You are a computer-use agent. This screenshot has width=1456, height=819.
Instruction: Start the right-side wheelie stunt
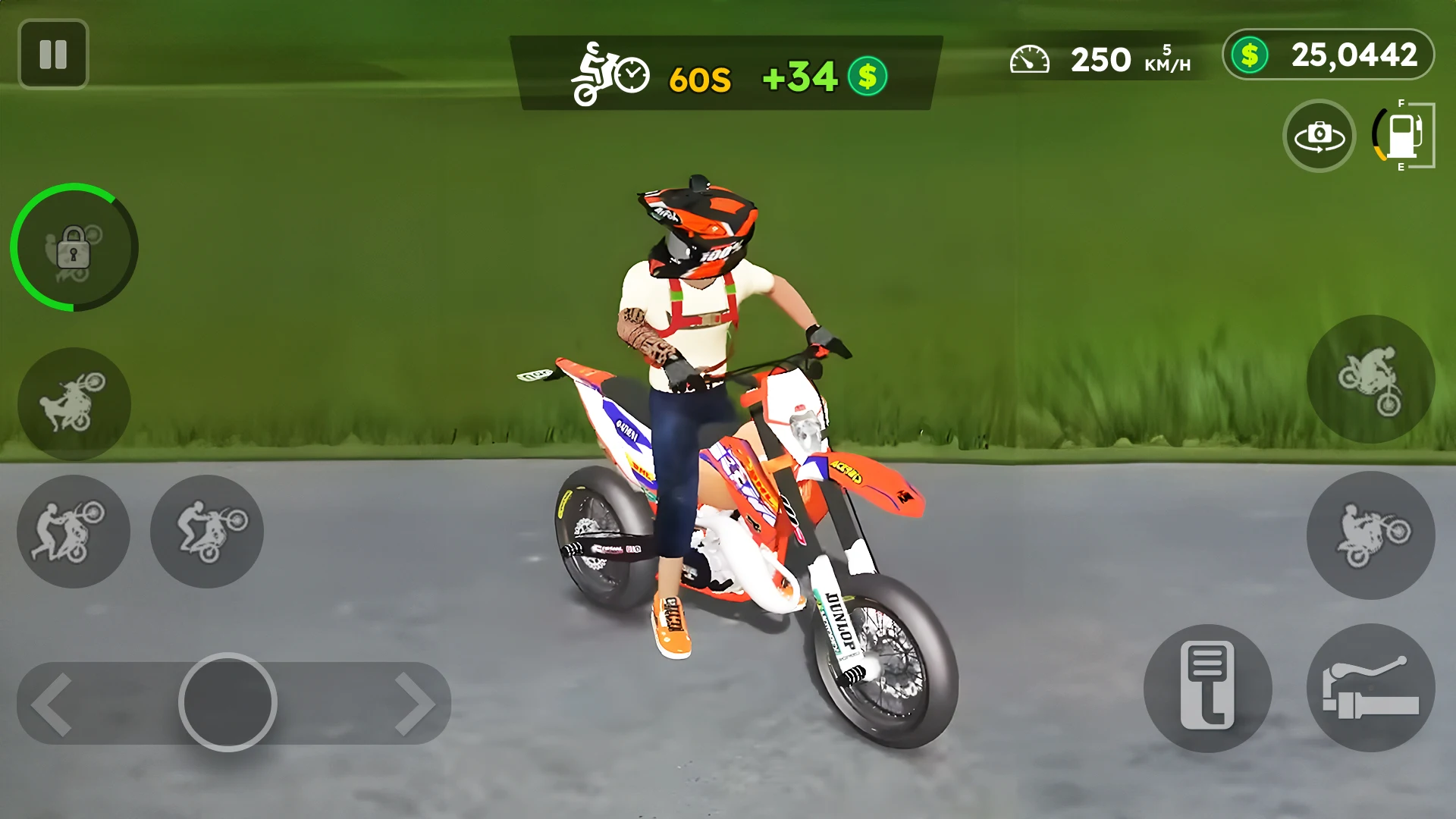coord(1370,535)
